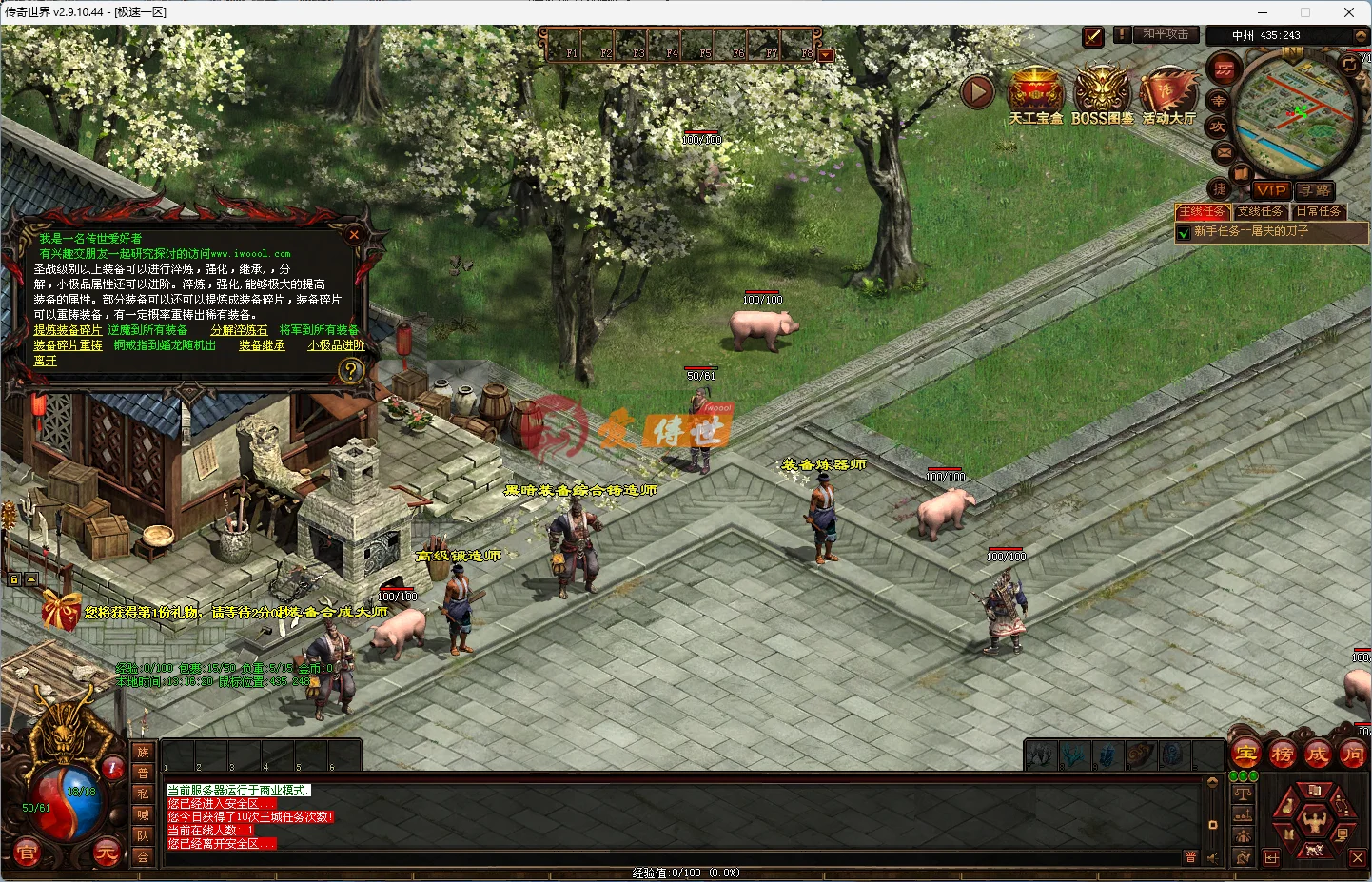Screen dimensions: 1372x882
Task: Expand the small arrow panel on left edge
Action: (x=31, y=578)
